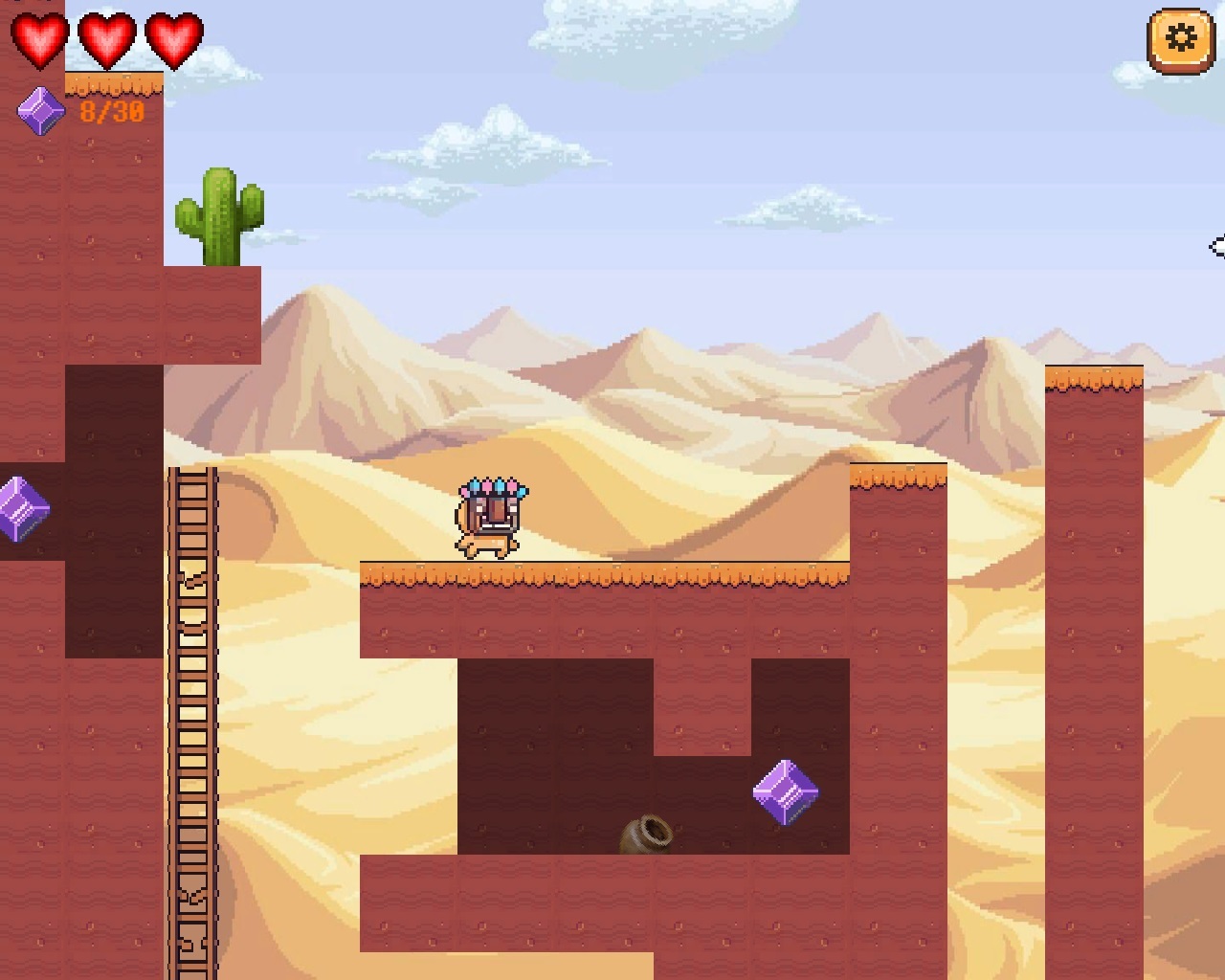Click the purple gem counter icon
1225x980 pixels.
(x=40, y=108)
